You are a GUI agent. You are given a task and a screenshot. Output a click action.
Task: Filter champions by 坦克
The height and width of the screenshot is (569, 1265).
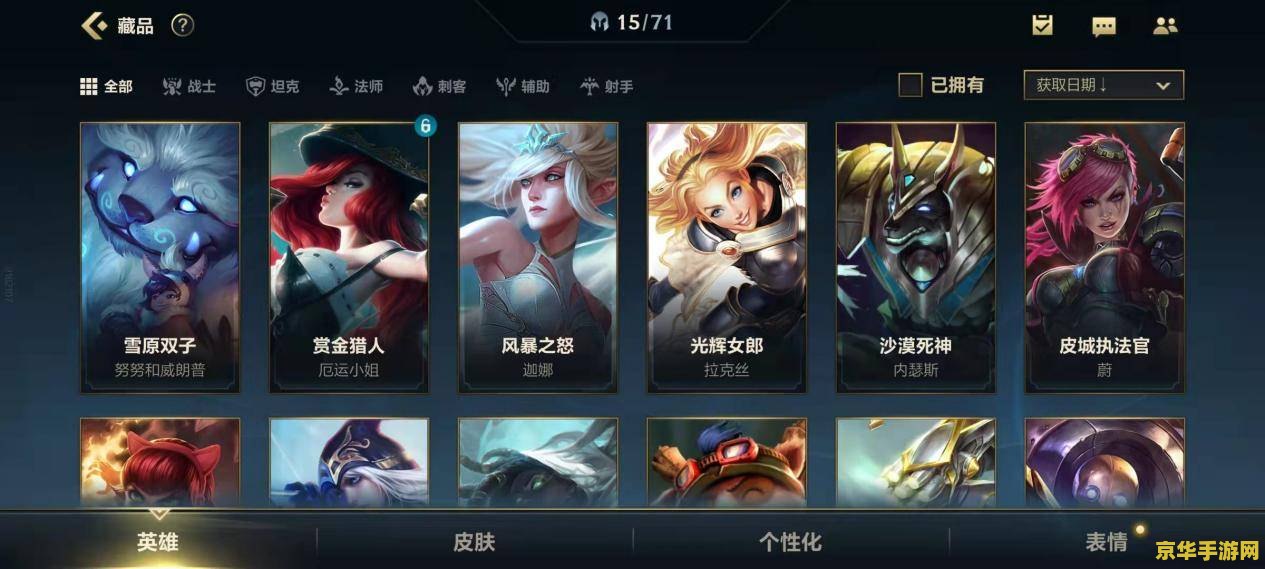coord(272,86)
